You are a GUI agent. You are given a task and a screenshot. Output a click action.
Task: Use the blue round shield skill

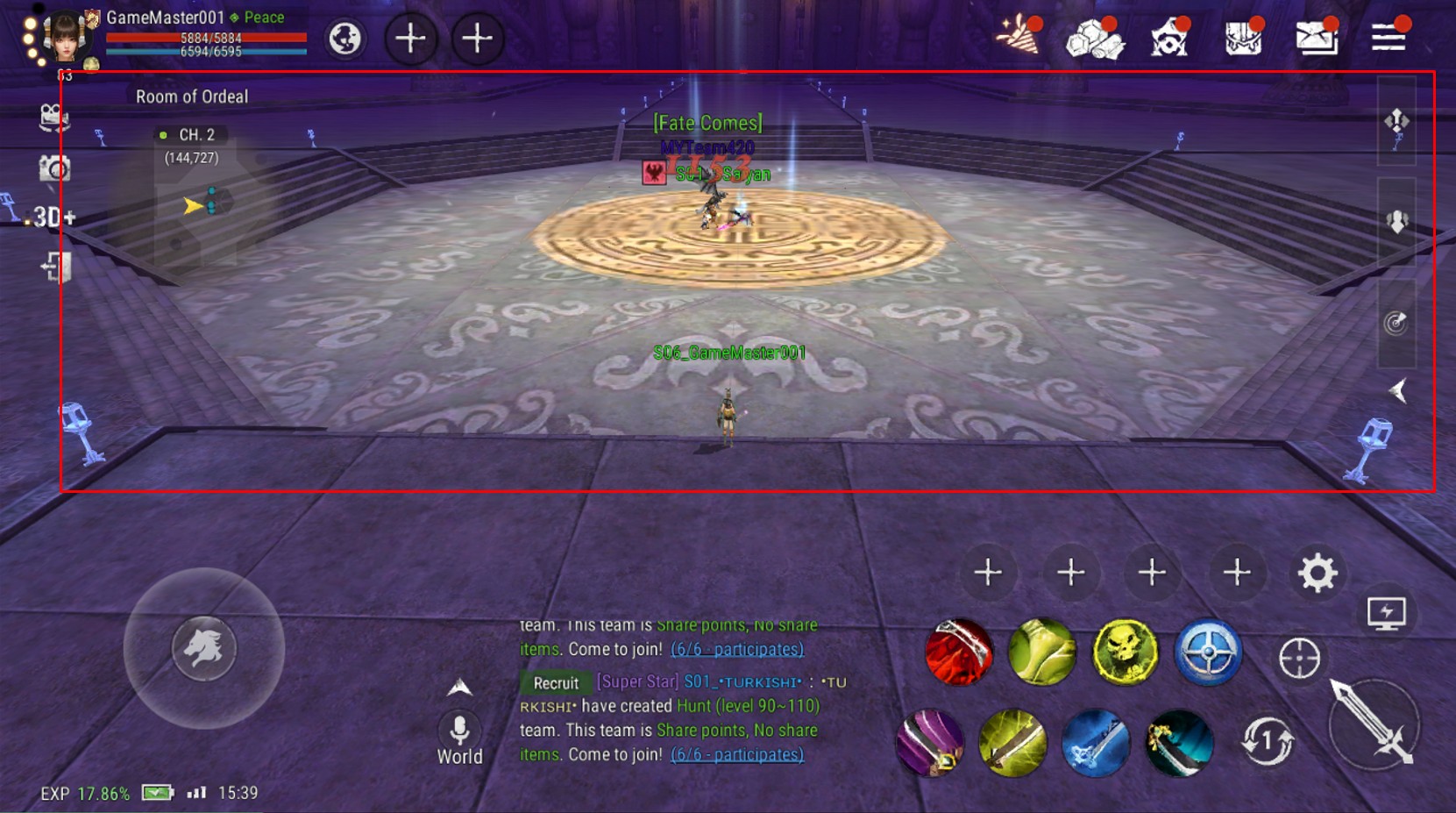tap(1208, 652)
